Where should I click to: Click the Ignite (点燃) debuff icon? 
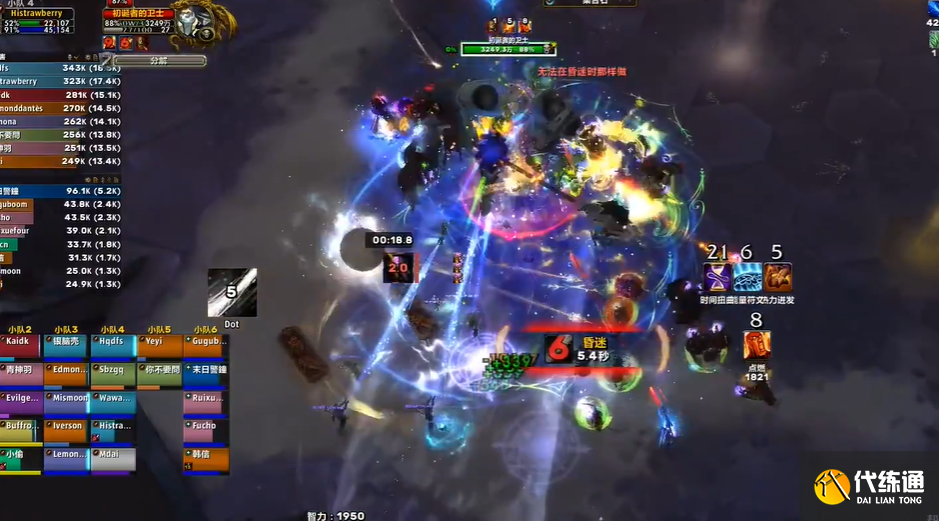pyautogui.click(x=756, y=345)
